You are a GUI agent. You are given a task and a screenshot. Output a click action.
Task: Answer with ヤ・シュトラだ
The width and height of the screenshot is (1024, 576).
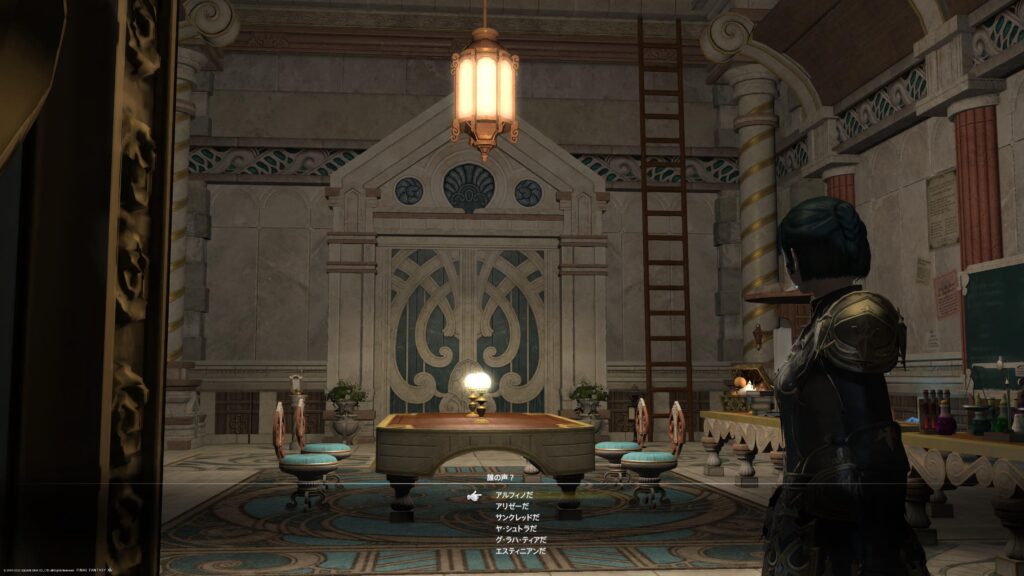click(517, 528)
